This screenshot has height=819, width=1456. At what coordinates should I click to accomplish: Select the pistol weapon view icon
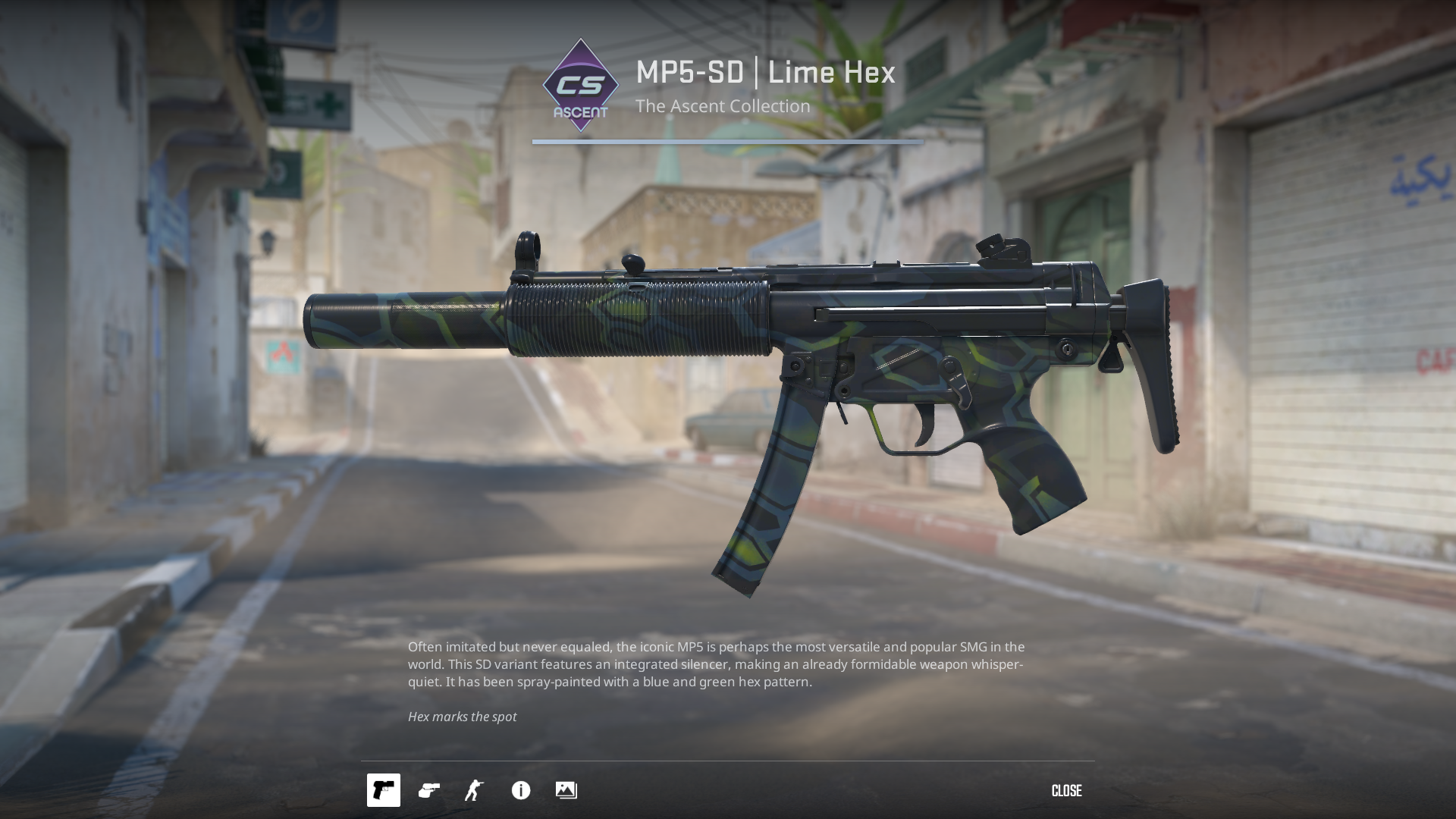tap(384, 790)
